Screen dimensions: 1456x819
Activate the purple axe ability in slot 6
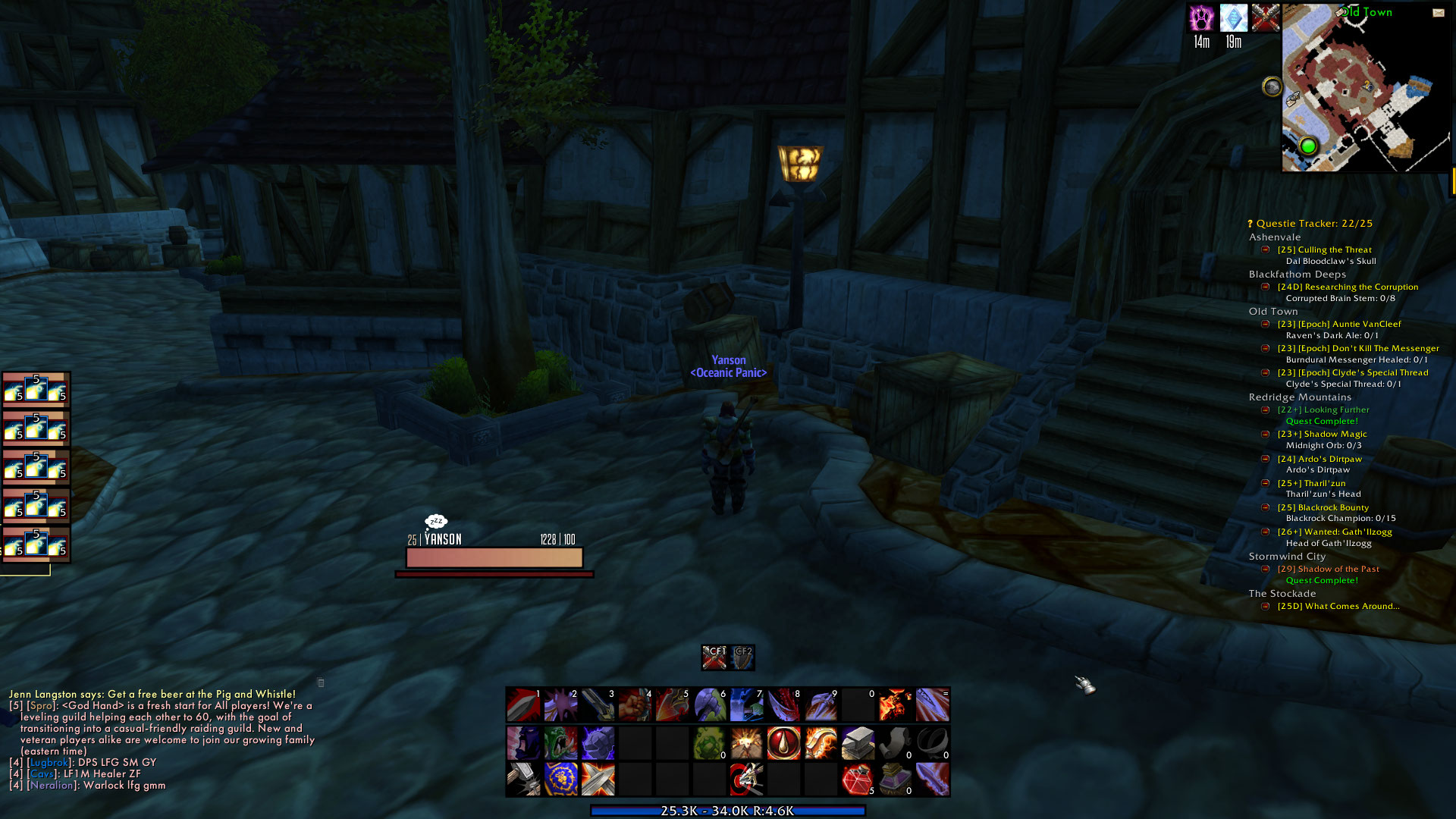pyautogui.click(x=710, y=705)
